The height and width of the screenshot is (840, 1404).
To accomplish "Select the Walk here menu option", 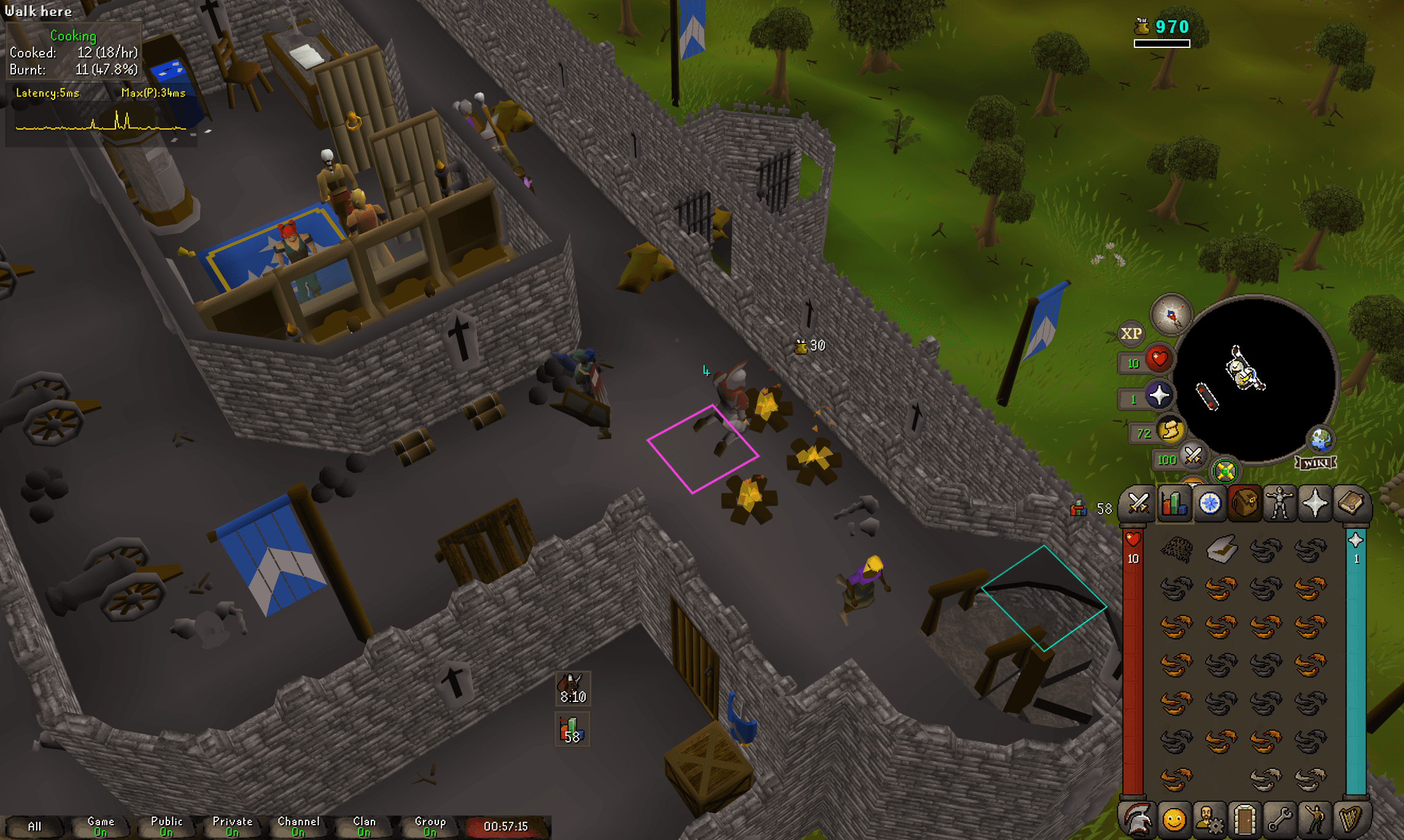I will (39, 10).
